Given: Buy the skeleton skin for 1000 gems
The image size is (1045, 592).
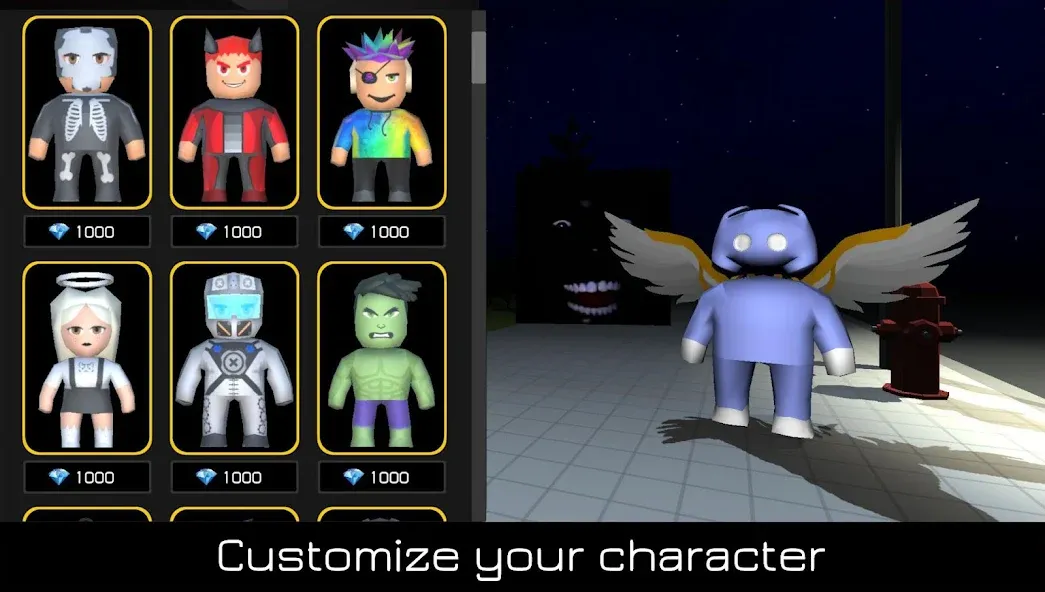Looking at the screenshot, I should 87,232.
